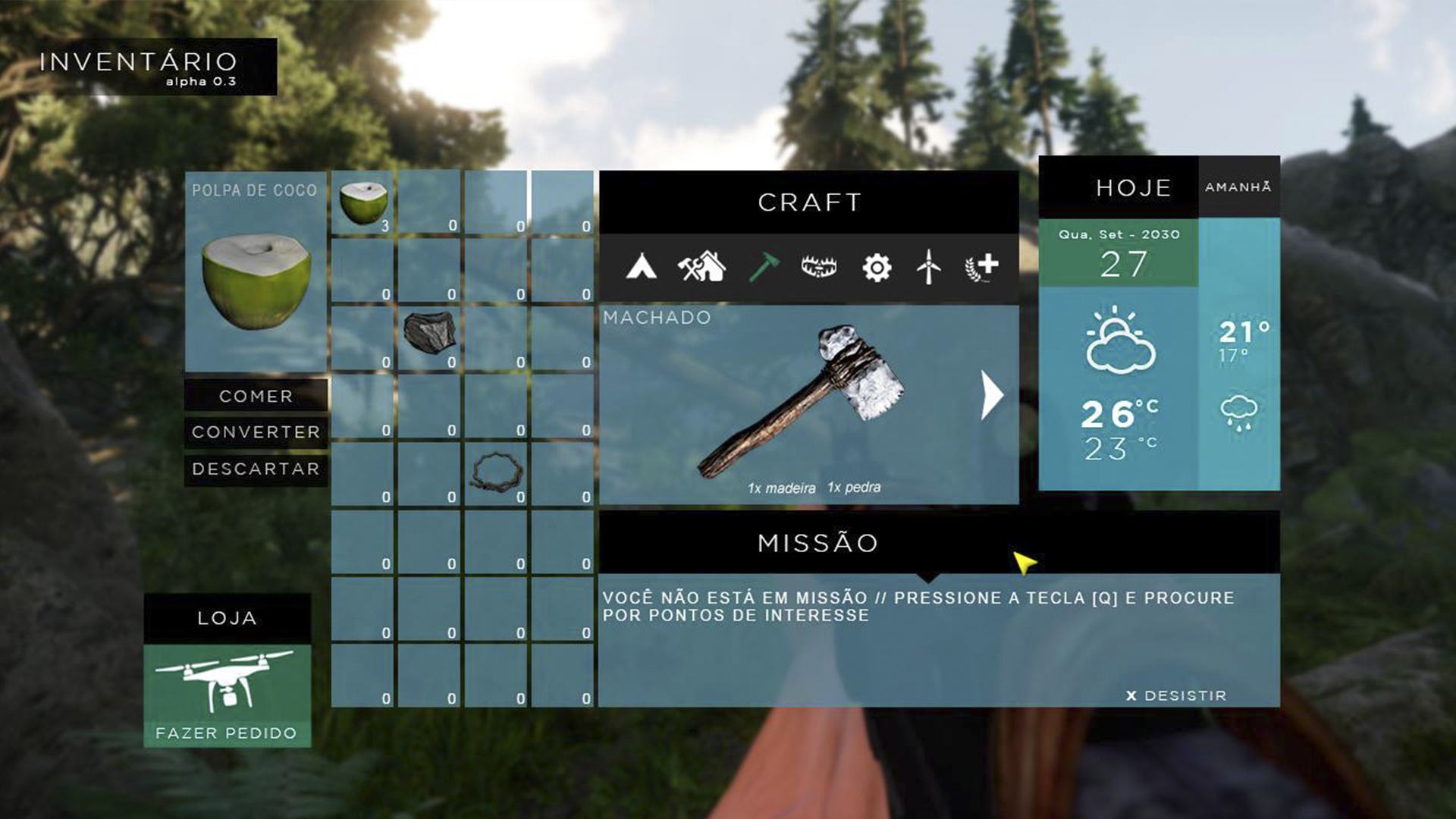1456x819 pixels.
Task: Select the dark stone inventory slot
Action: click(x=429, y=337)
